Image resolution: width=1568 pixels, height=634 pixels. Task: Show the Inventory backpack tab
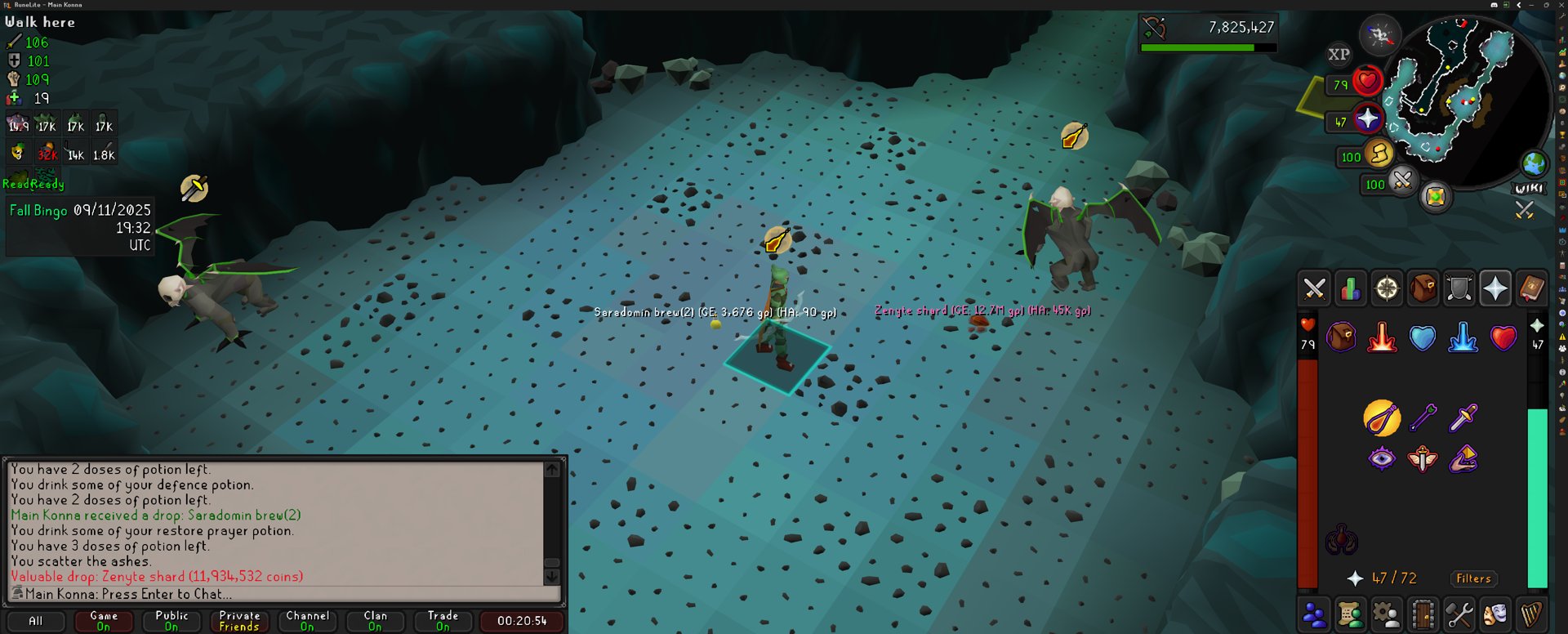click(1423, 288)
